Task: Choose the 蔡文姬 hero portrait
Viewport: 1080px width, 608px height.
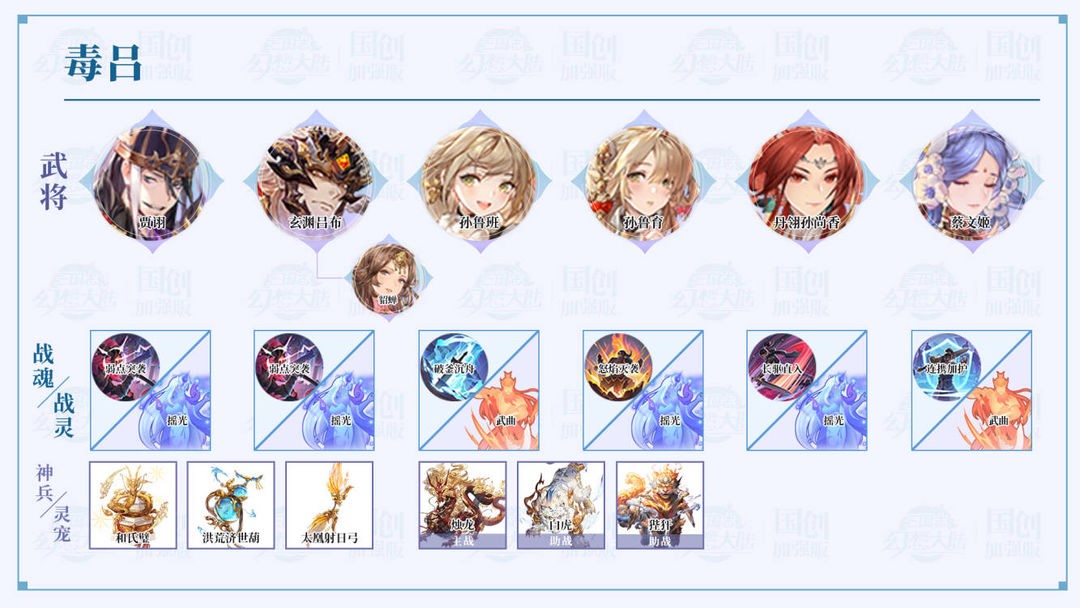Action: 970,180
